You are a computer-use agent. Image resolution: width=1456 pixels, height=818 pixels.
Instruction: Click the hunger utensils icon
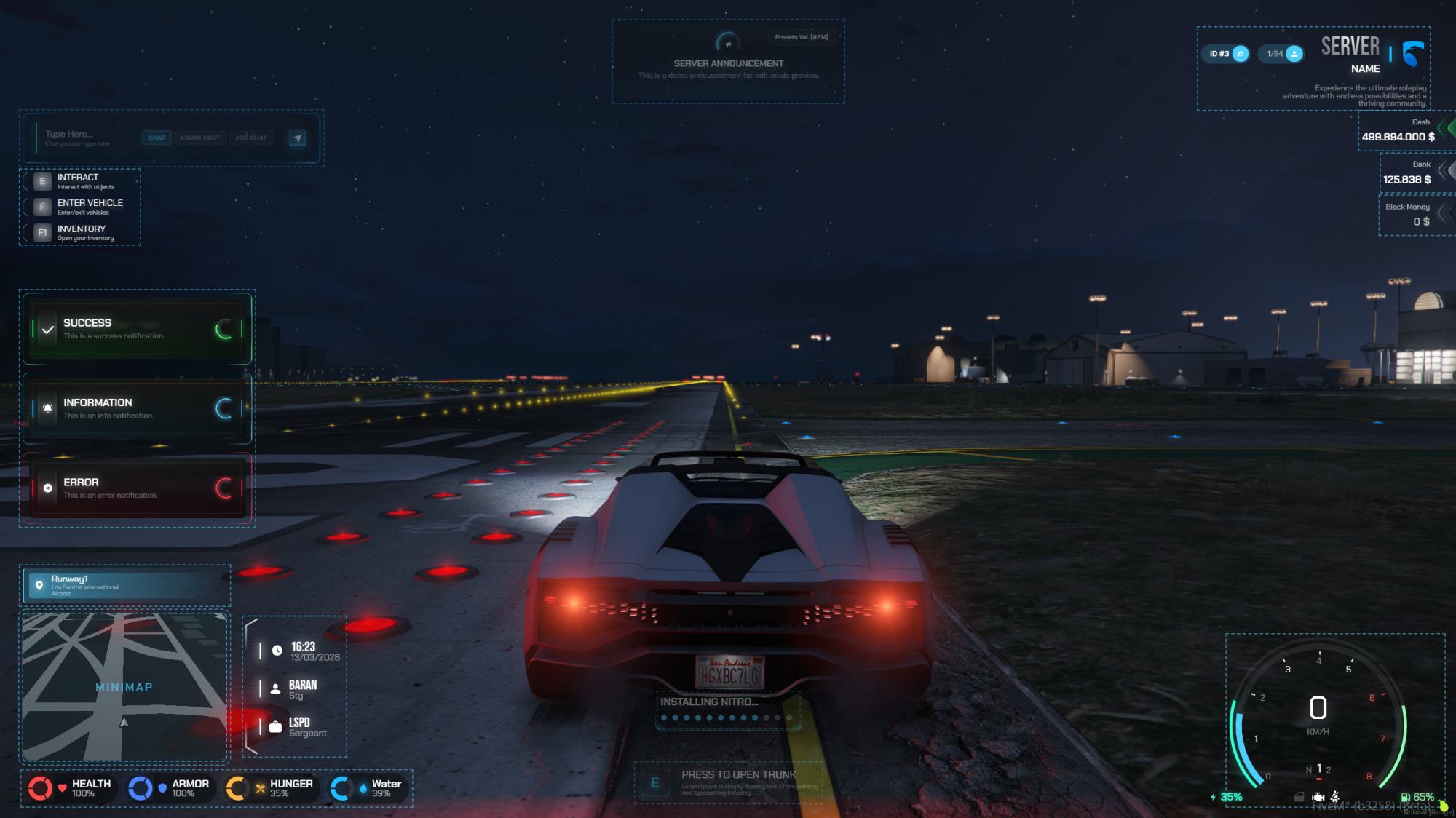tap(258, 787)
